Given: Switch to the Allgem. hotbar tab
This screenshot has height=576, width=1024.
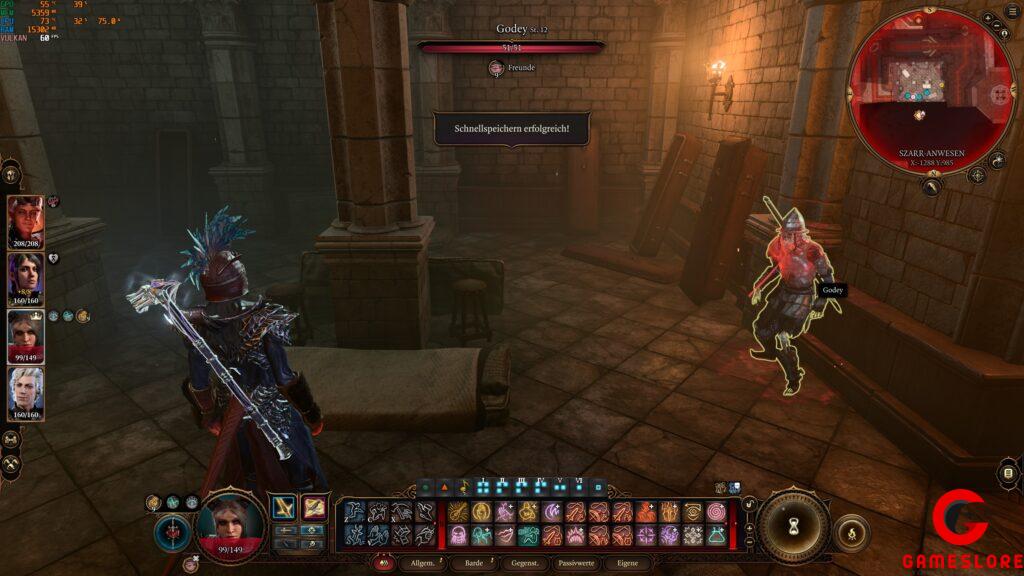Looking at the screenshot, I should (422, 563).
